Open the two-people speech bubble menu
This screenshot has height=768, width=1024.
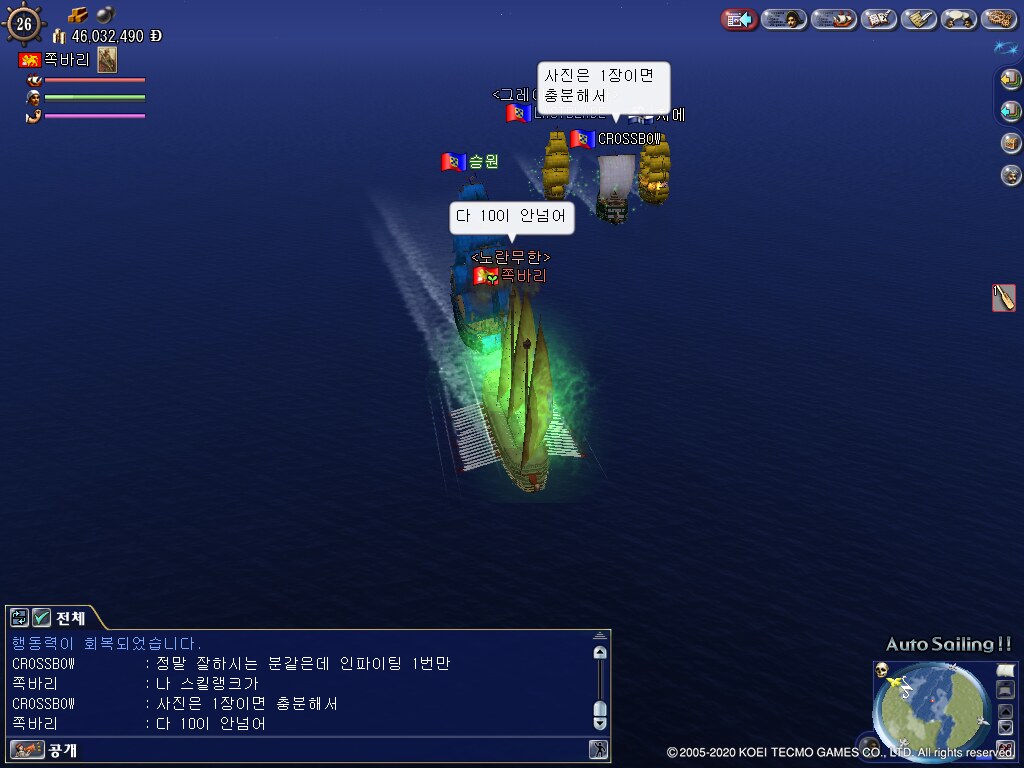pos(959,19)
